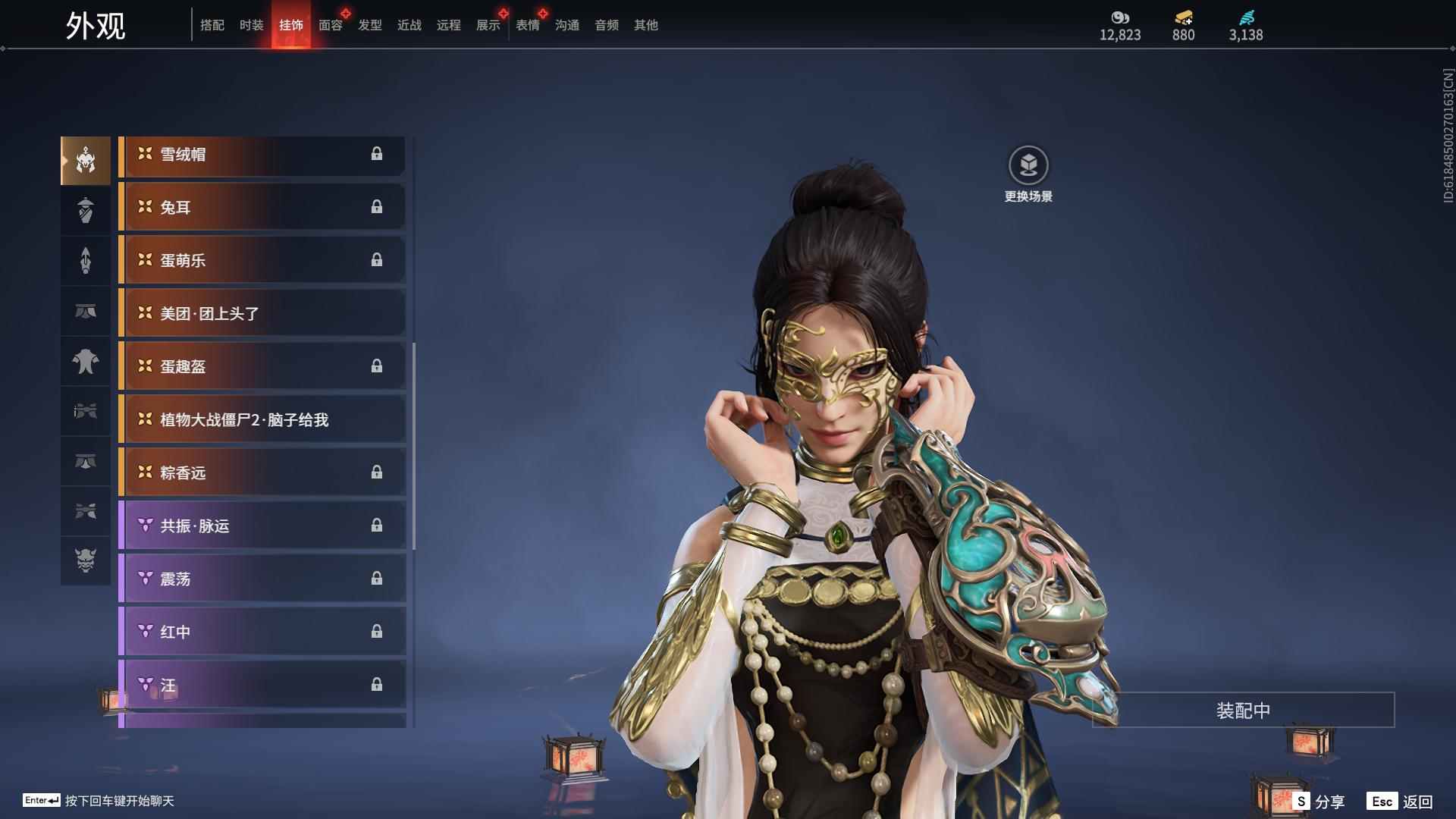This screenshot has height=819, width=1456.
Task: Choose the 震荡 accessory row
Action: click(262, 579)
